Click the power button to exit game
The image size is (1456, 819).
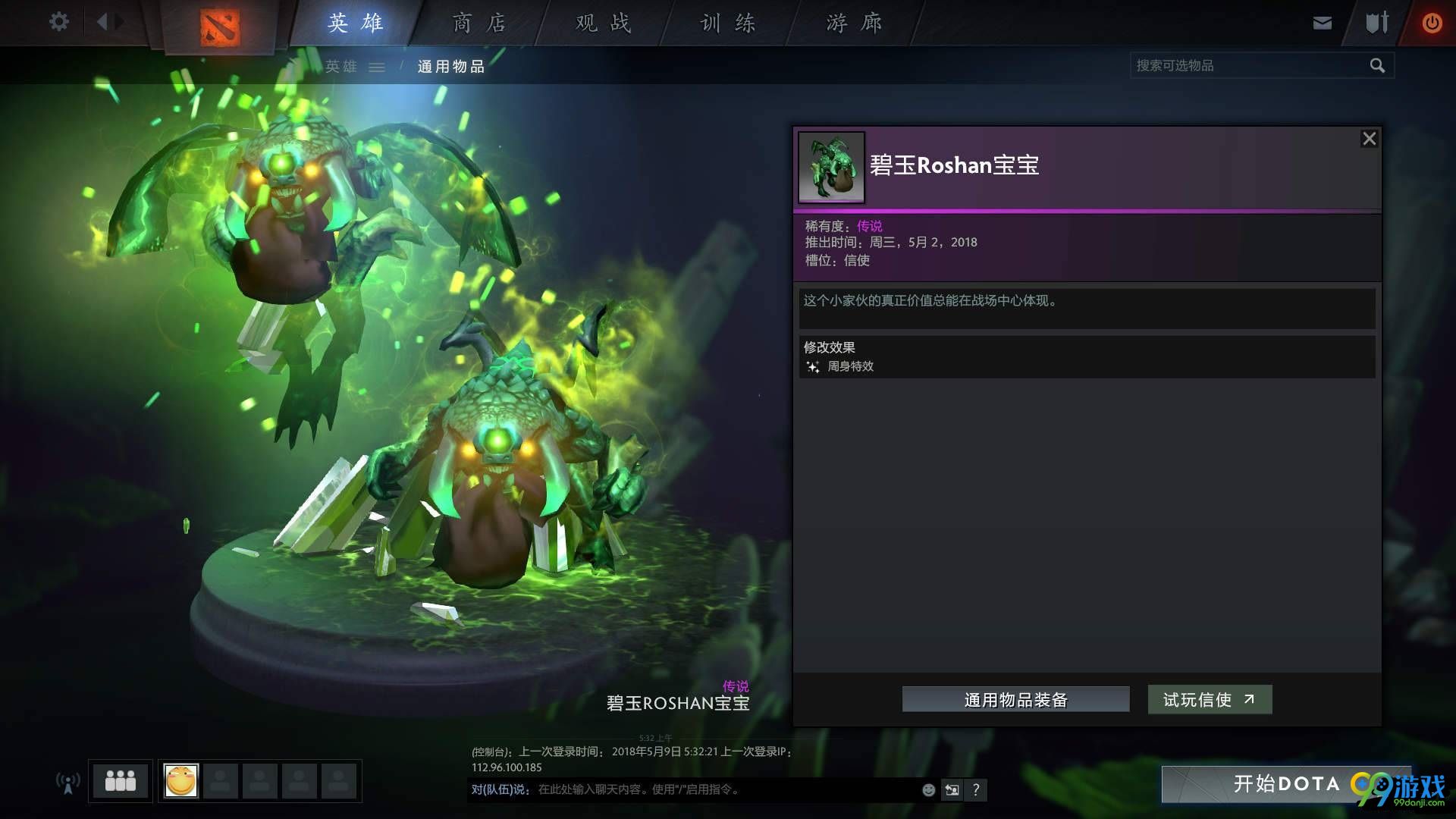pos(1432,22)
